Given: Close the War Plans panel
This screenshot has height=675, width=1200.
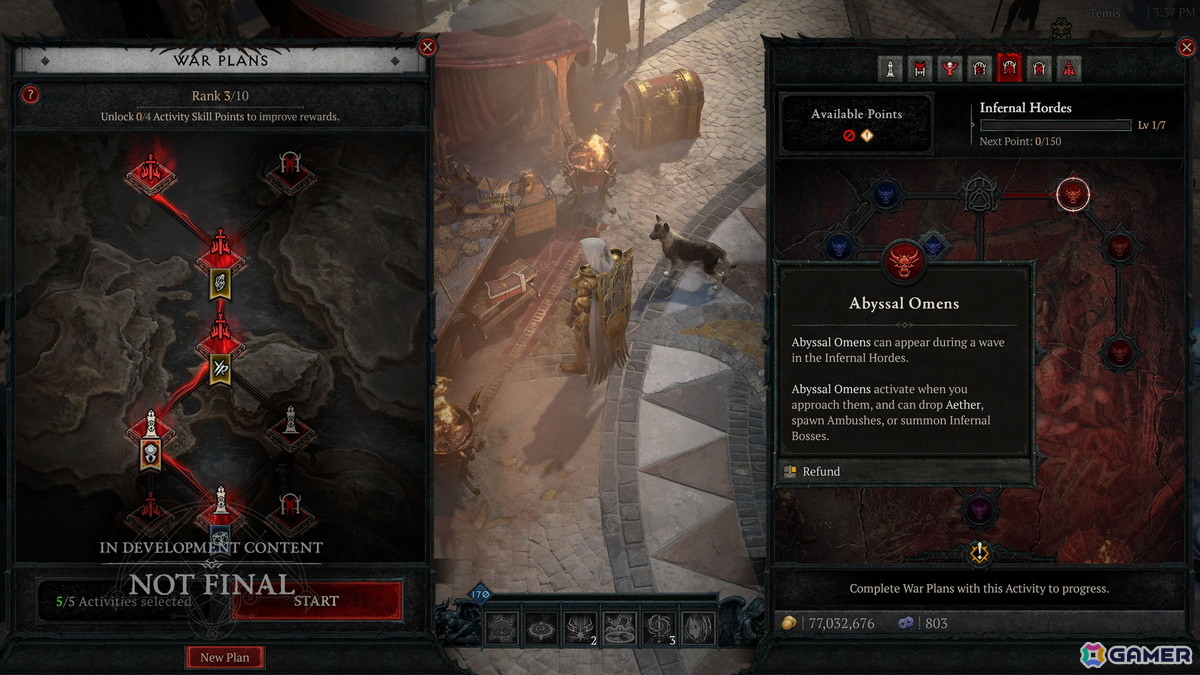Looking at the screenshot, I should pyautogui.click(x=427, y=46).
